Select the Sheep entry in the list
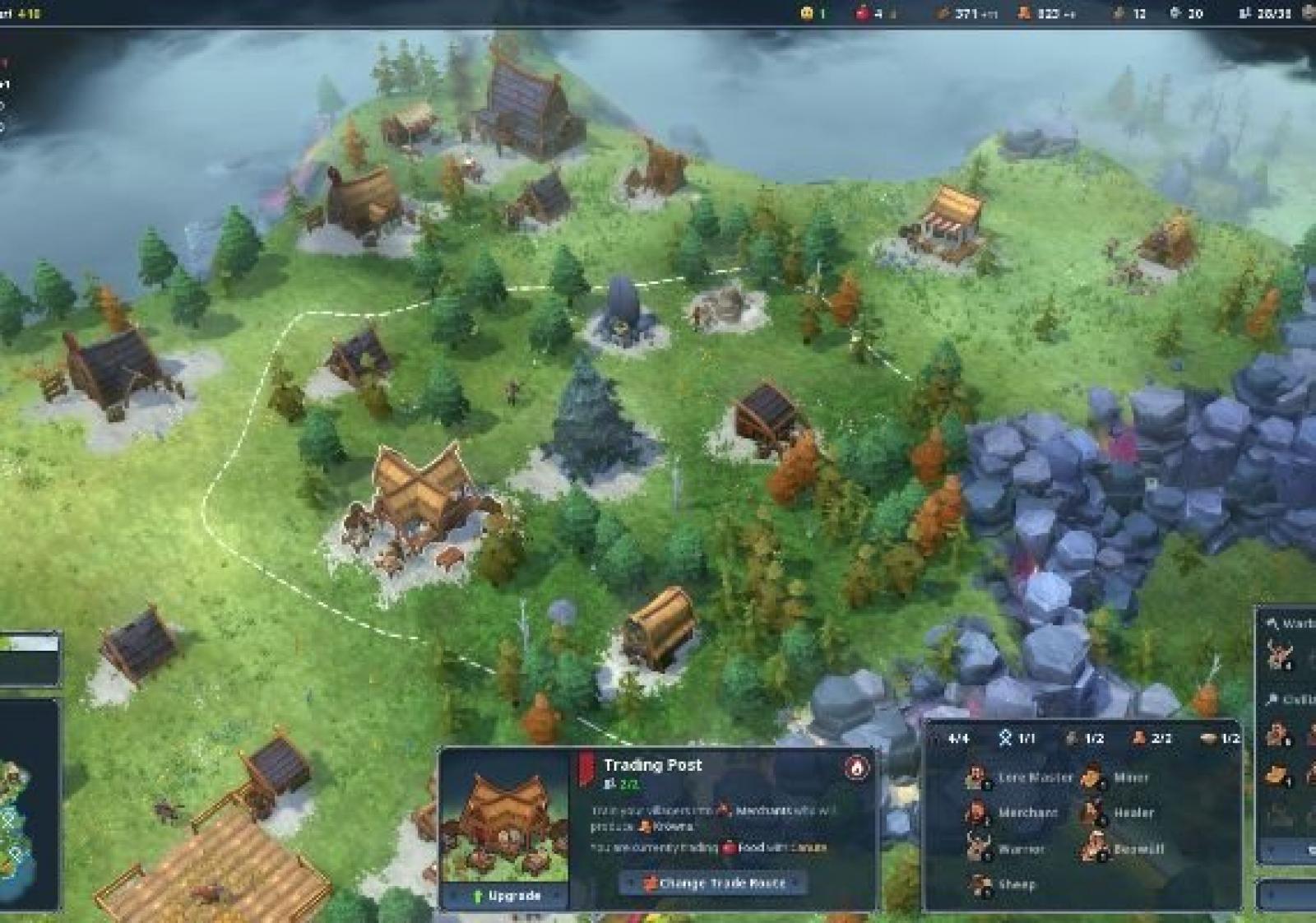 pyautogui.click(x=1002, y=884)
